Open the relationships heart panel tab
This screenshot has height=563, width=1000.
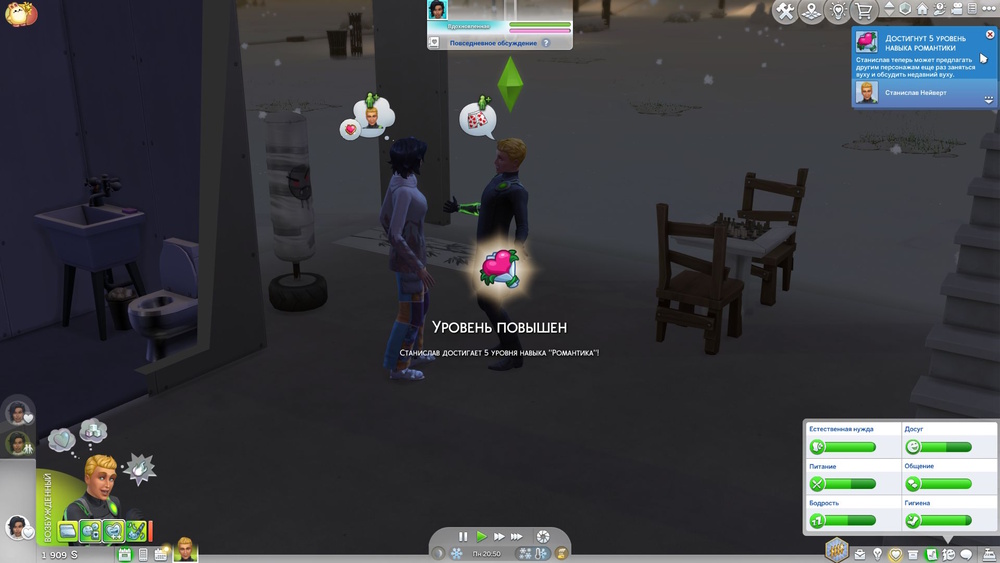895,554
